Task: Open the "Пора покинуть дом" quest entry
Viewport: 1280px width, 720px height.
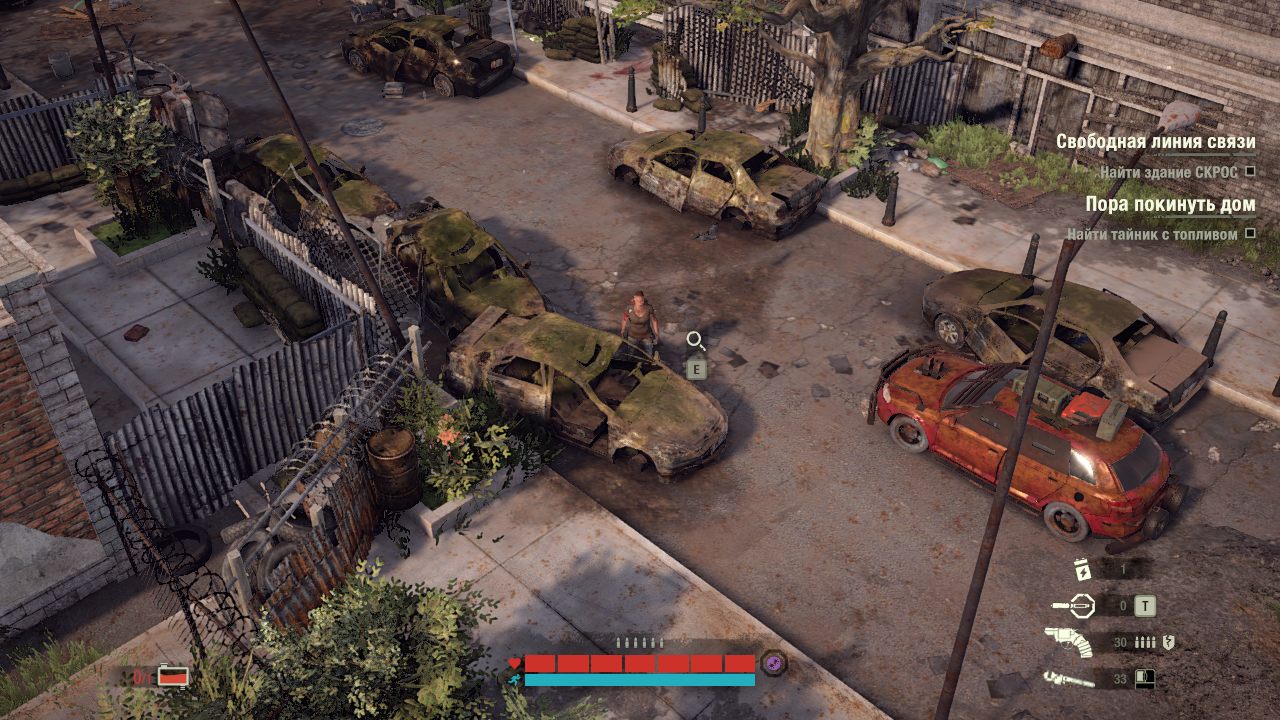Action: click(x=1170, y=204)
